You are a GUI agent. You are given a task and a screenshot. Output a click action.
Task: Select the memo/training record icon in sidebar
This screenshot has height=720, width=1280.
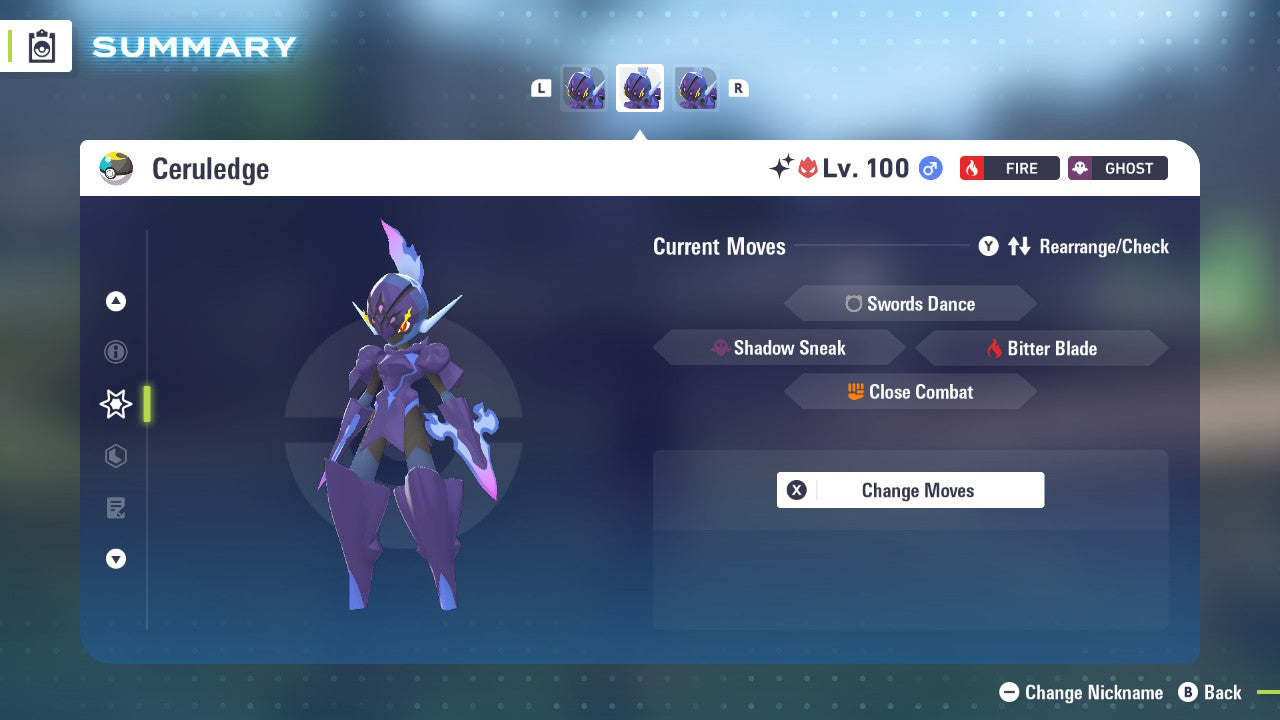click(x=116, y=508)
